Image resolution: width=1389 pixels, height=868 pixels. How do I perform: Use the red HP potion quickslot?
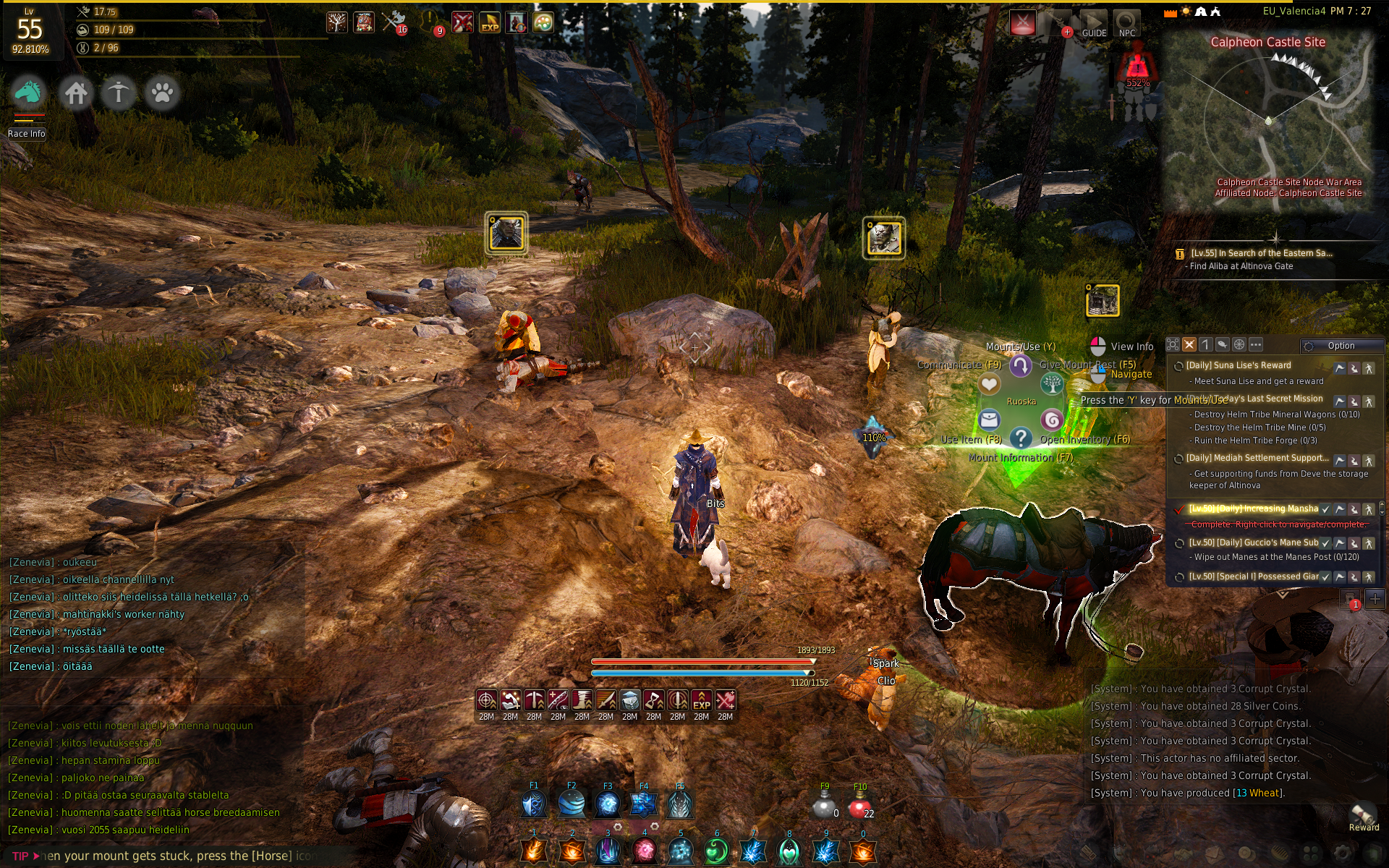[859, 807]
